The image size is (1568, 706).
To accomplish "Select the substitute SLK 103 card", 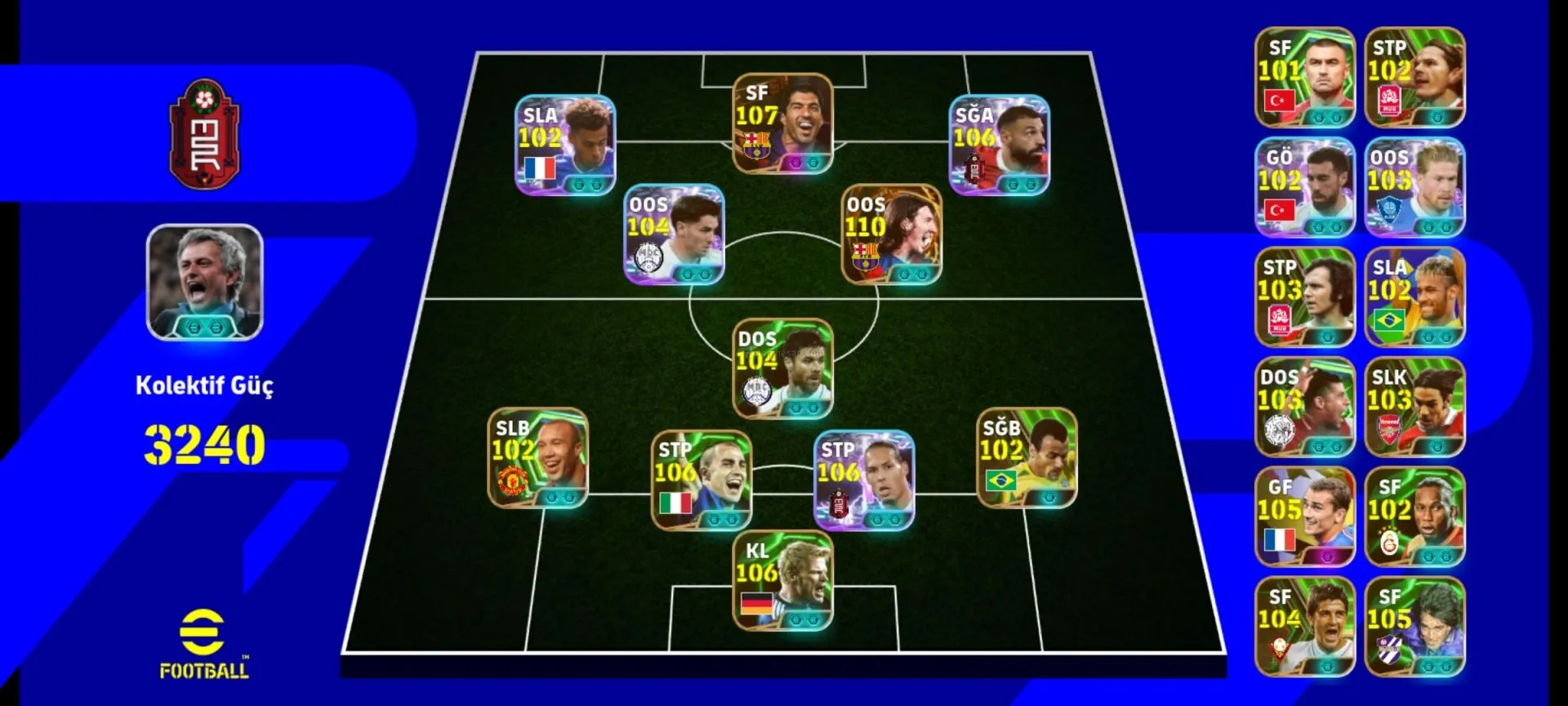I will coord(1414,407).
